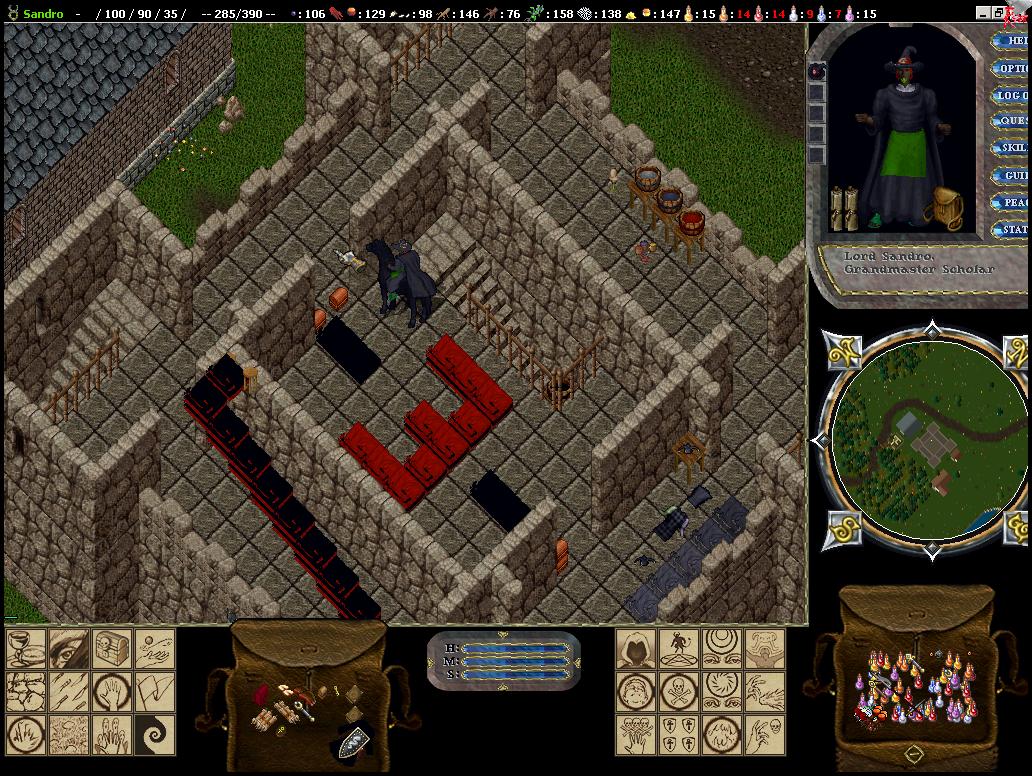The height and width of the screenshot is (776, 1032).
Task: Open the character Status window
Action: 1012,230
